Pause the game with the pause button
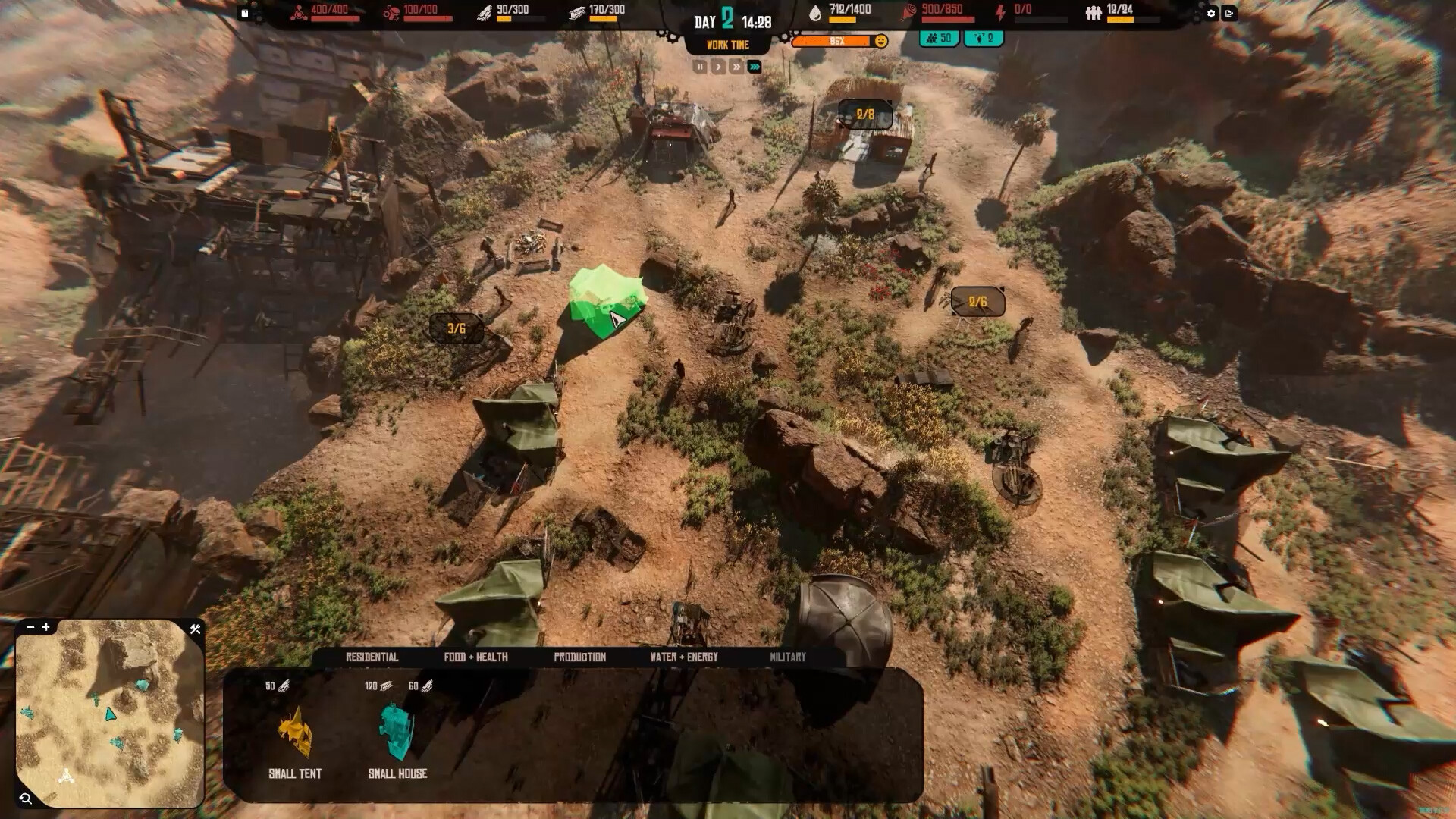 click(699, 67)
